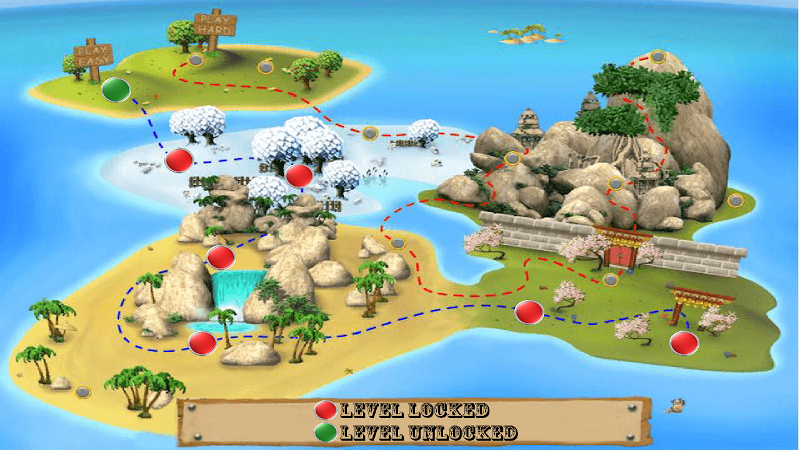Choose the Play Hard wooden sign
This screenshot has height=450, width=800.
tap(213, 24)
